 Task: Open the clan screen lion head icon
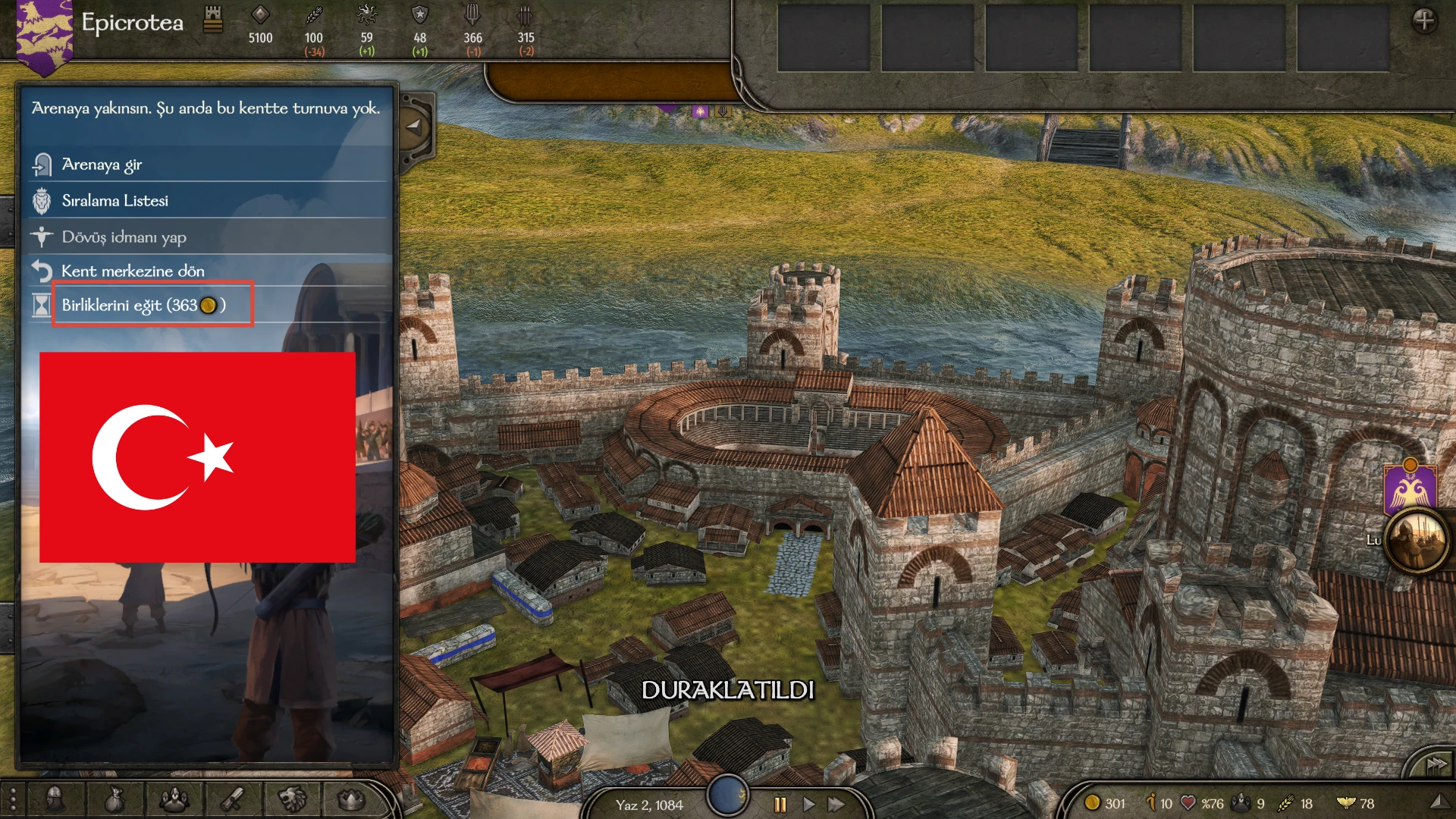[x=292, y=799]
